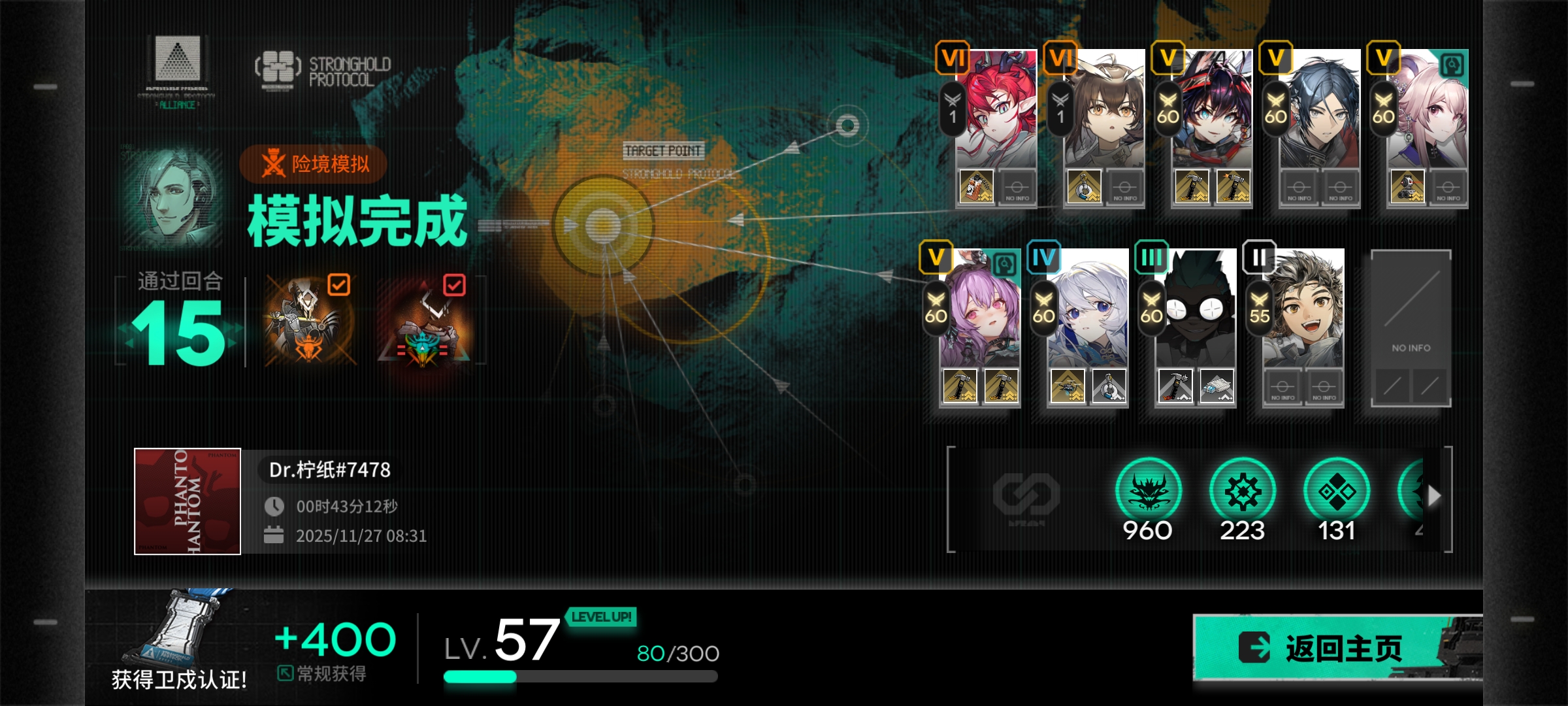View the orange-checked armored boss icon
This screenshot has height=706, width=1568.
coord(308,322)
